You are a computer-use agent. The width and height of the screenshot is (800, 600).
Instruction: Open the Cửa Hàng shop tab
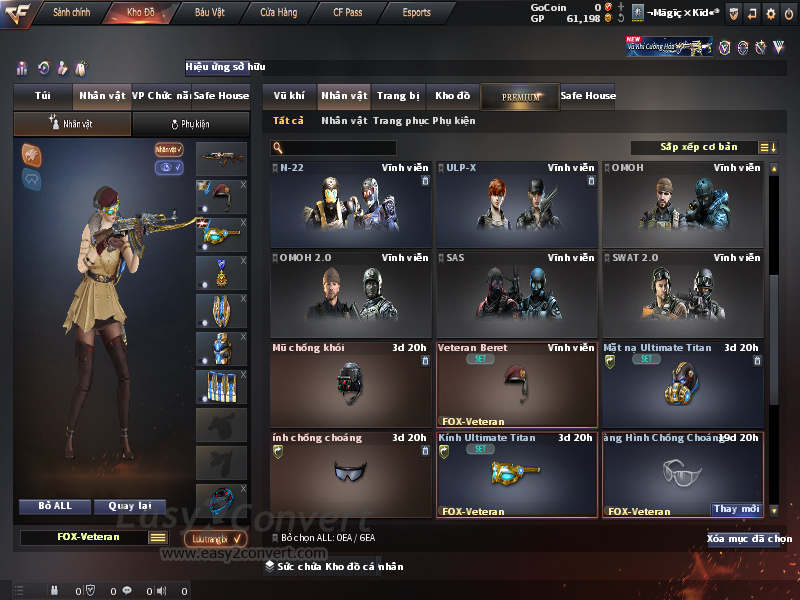point(278,13)
